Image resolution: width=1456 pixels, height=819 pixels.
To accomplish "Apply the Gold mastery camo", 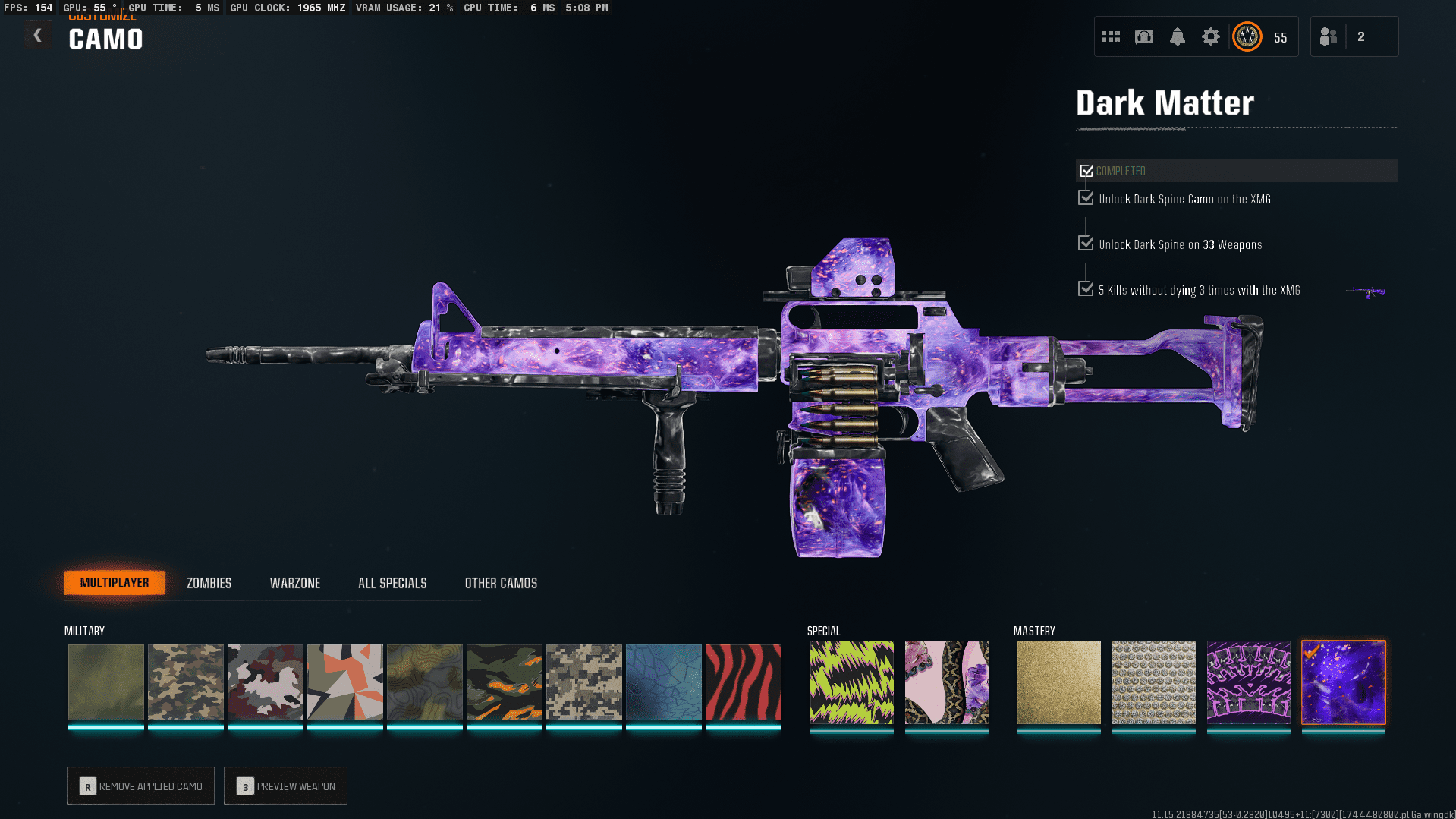I will click(x=1058, y=682).
